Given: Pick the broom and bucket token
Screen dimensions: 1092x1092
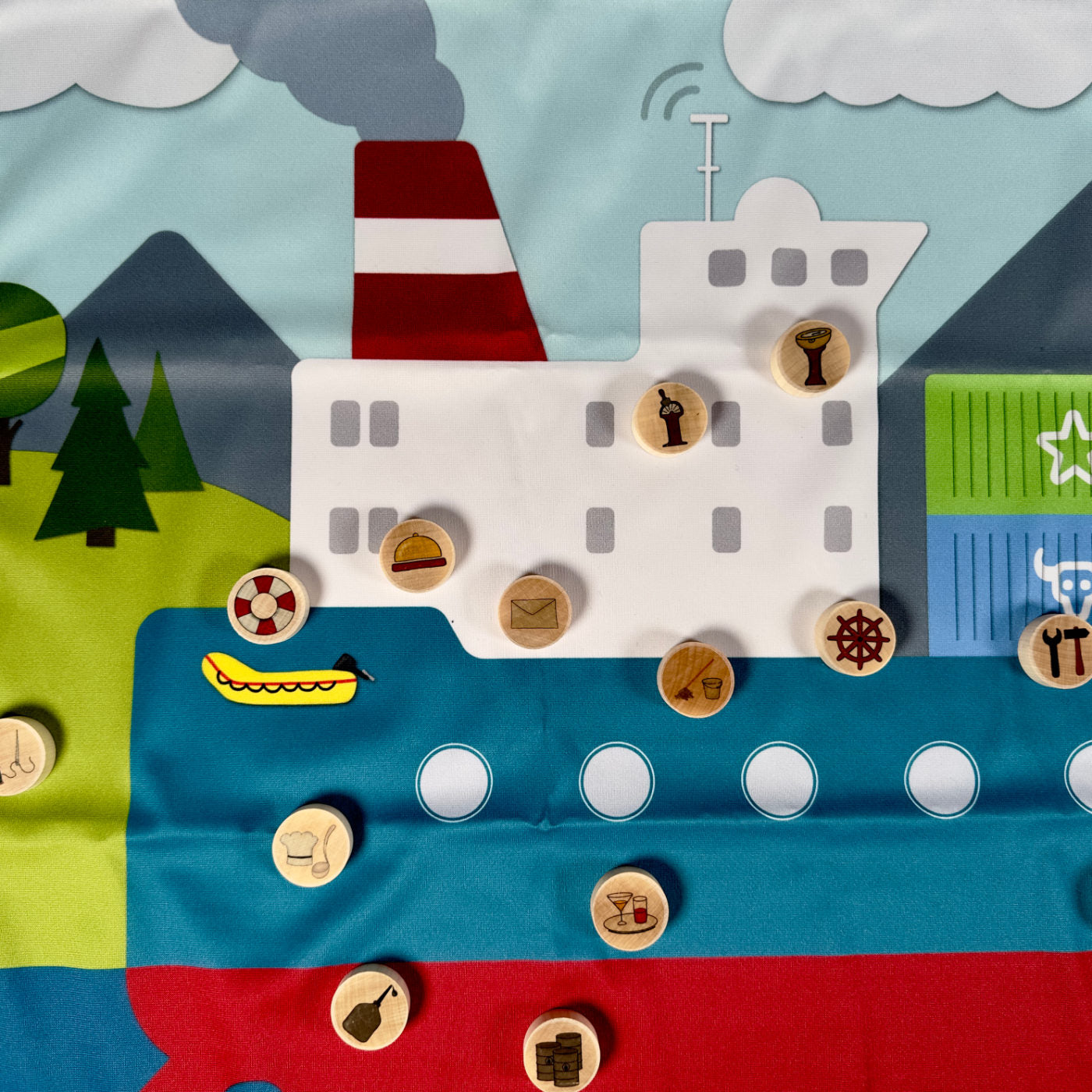Looking at the screenshot, I should (x=695, y=679).
